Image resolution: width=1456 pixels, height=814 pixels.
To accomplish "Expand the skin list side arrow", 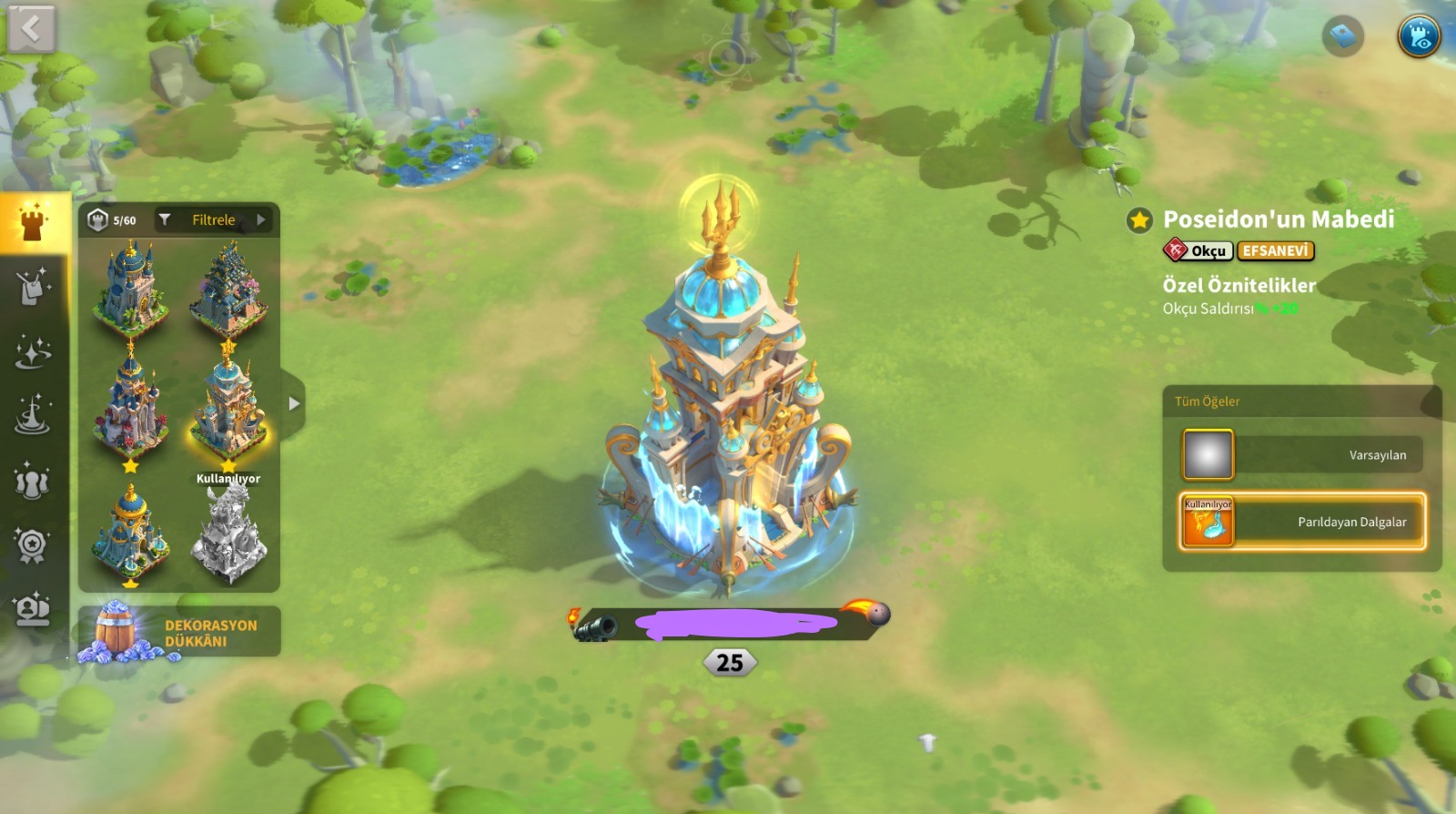I will click(293, 403).
